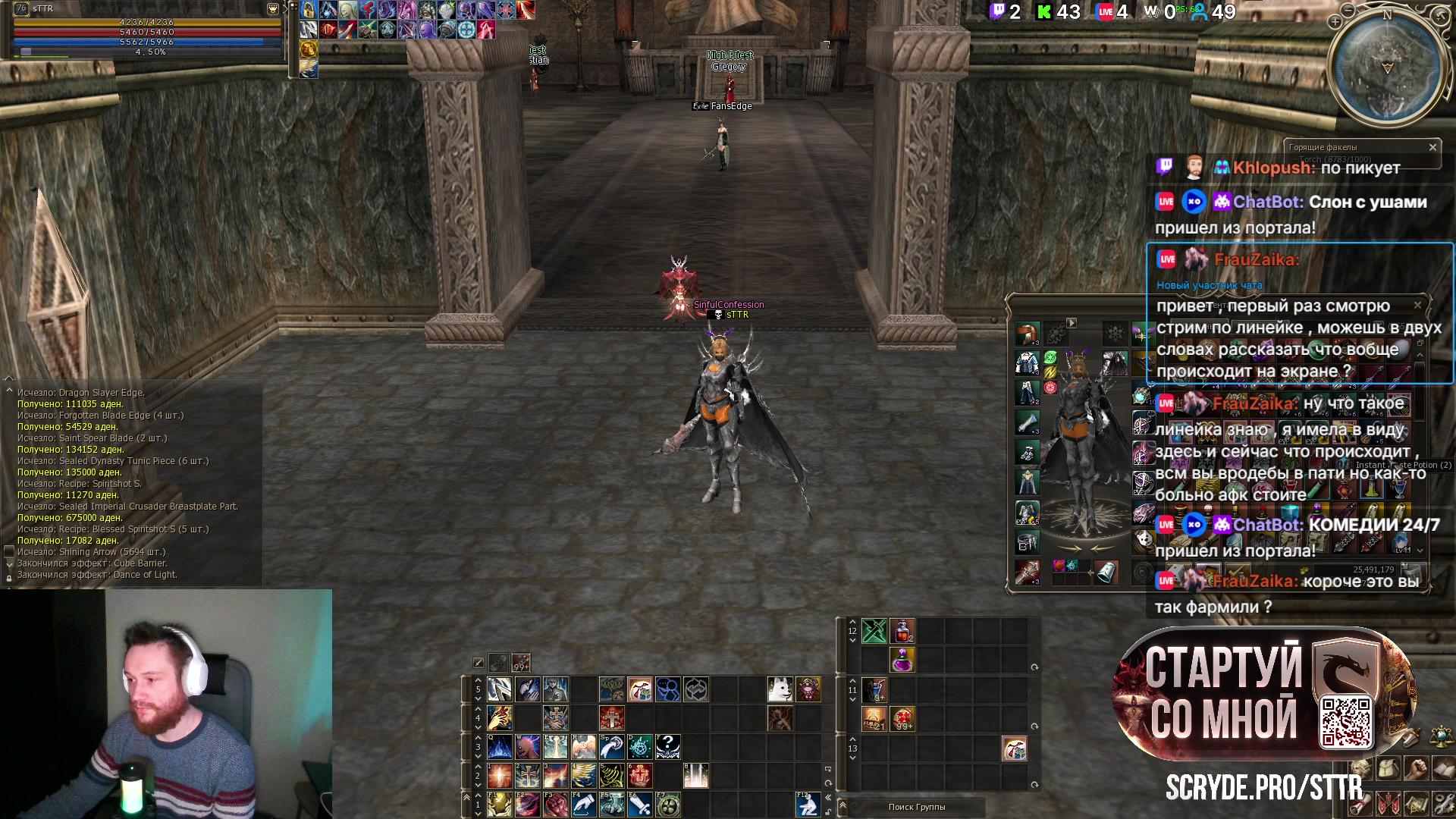This screenshot has height=819, width=1456.
Task: Open the open book menu icon
Action: pyautogui.click(x=1443, y=769)
